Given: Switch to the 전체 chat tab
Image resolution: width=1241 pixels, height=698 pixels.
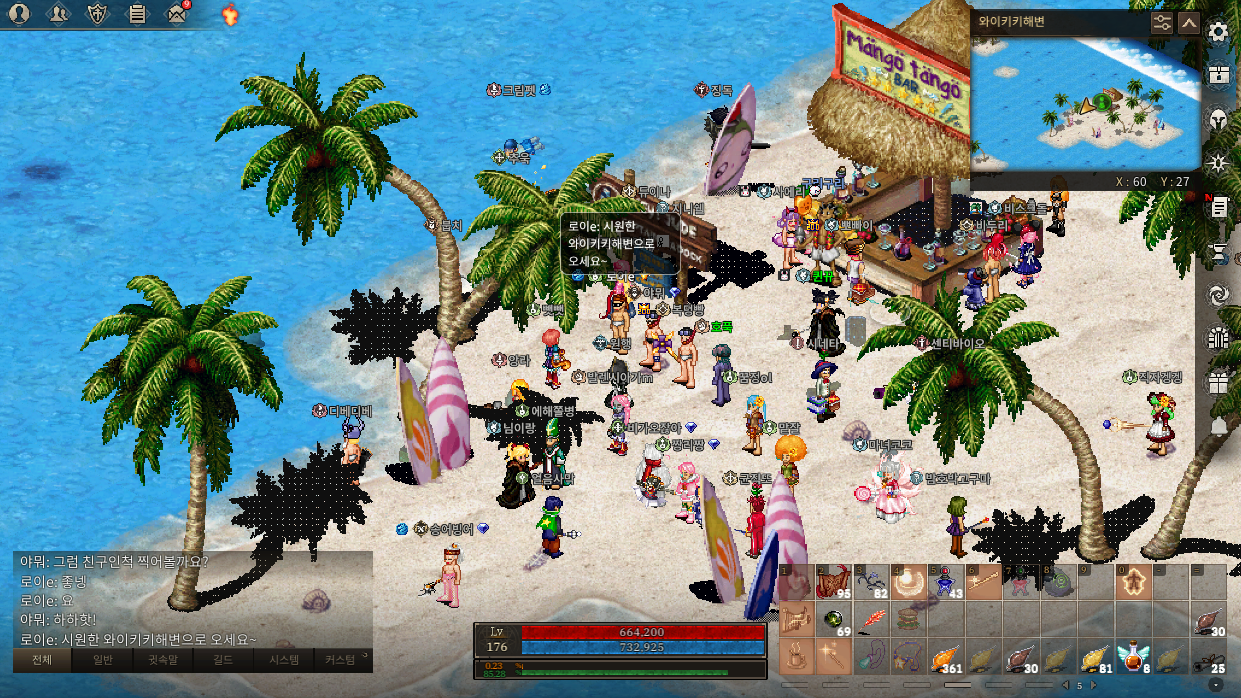Looking at the screenshot, I should coord(42,660).
